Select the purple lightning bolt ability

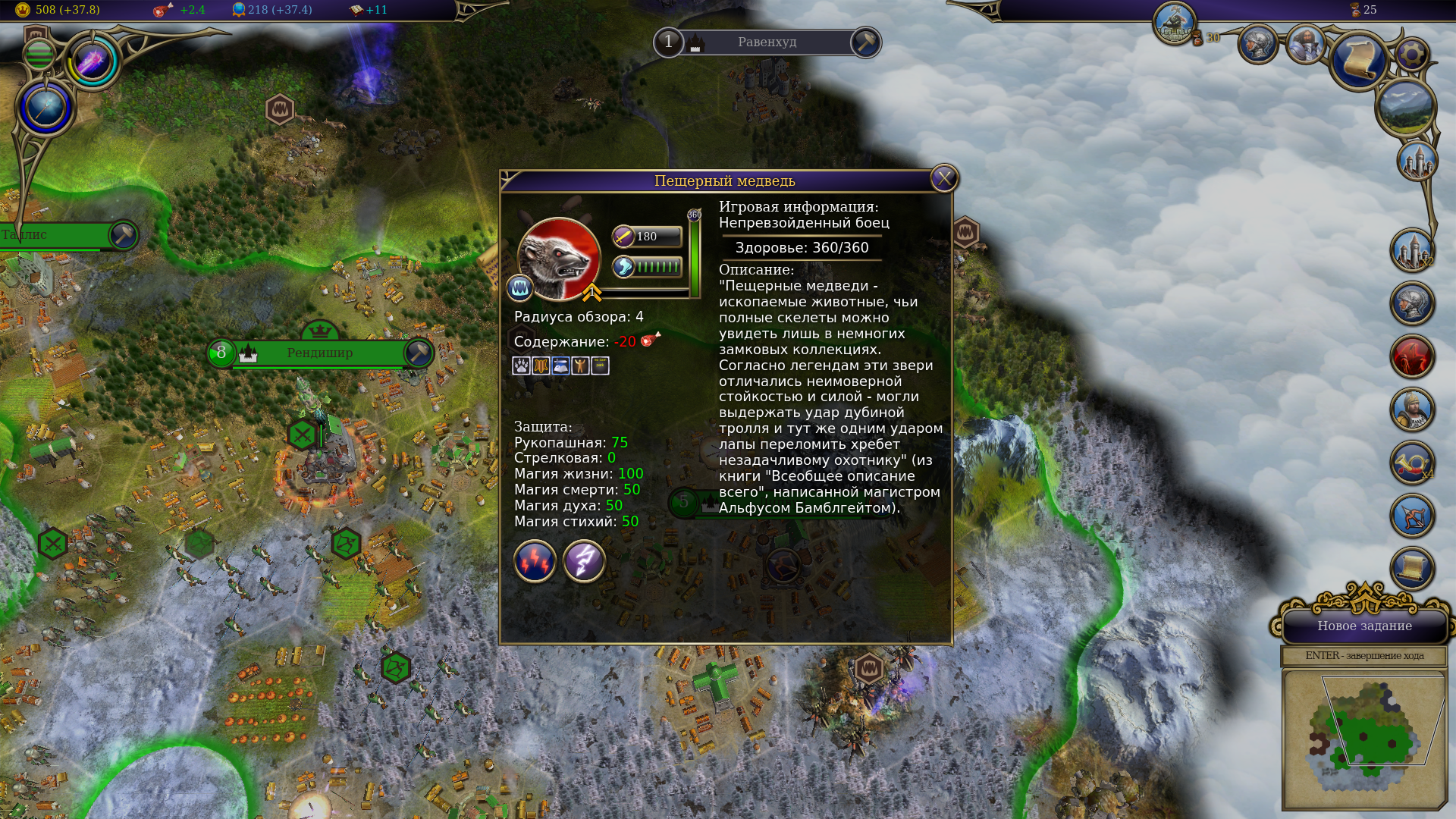click(x=584, y=561)
